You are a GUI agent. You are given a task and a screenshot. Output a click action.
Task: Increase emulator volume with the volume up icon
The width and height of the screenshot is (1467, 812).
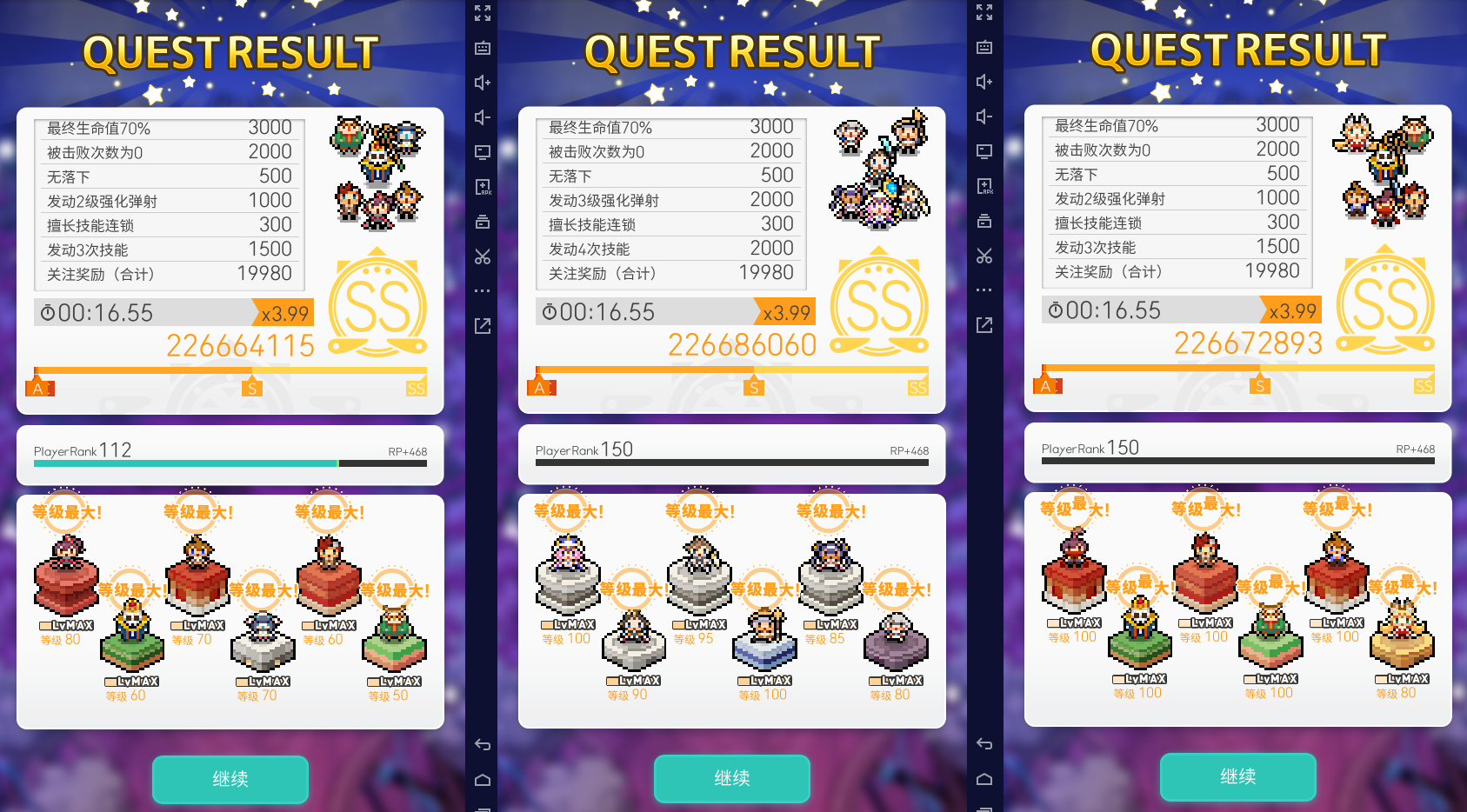(x=483, y=83)
